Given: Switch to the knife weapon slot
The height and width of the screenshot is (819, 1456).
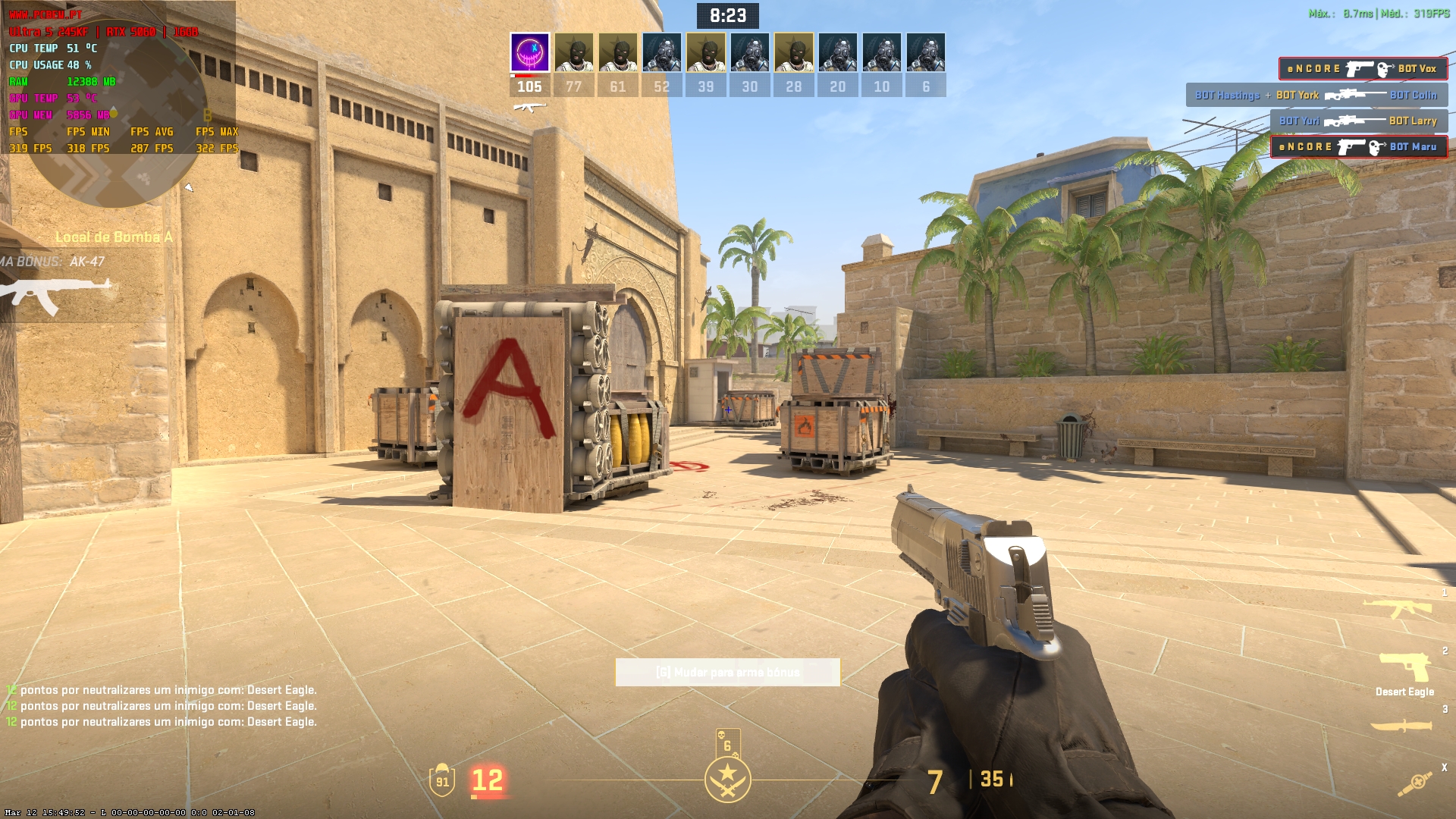Looking at the screenshot, I should pyautogui.click(x=1401, y=726).
